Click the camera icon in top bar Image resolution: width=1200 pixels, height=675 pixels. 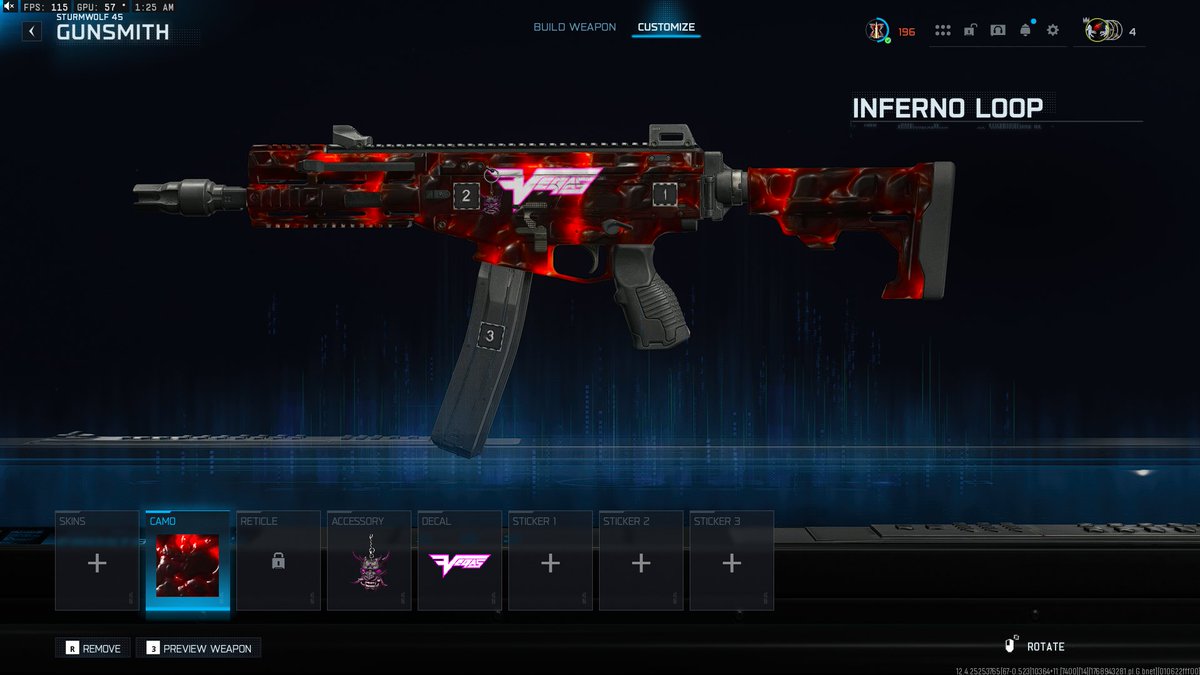click(x=997, y=31)
